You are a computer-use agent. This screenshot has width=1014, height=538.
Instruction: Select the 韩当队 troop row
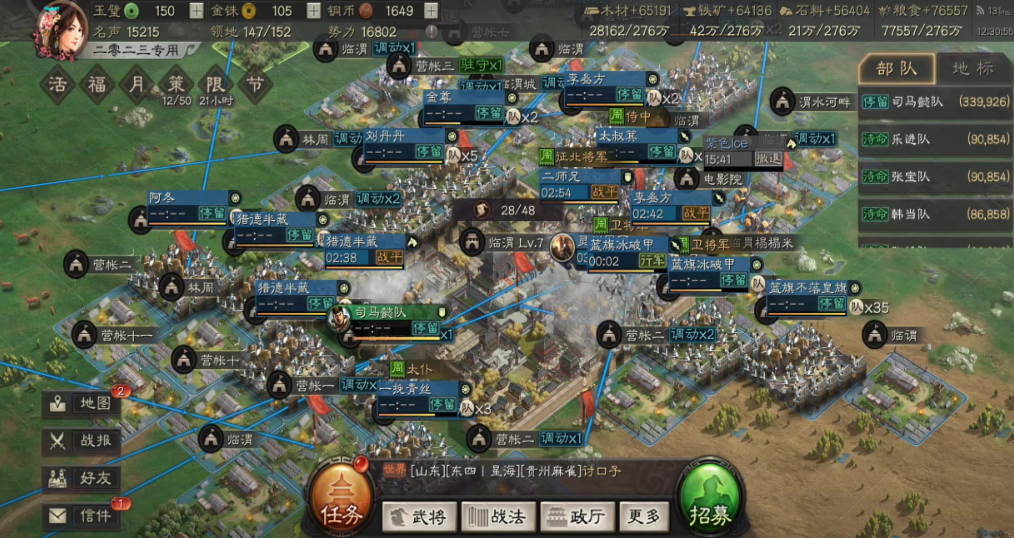934,213
